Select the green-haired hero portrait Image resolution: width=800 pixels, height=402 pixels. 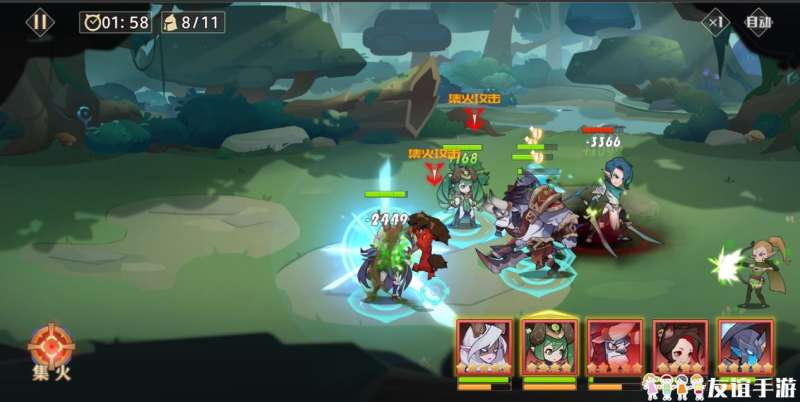point(549,347)
